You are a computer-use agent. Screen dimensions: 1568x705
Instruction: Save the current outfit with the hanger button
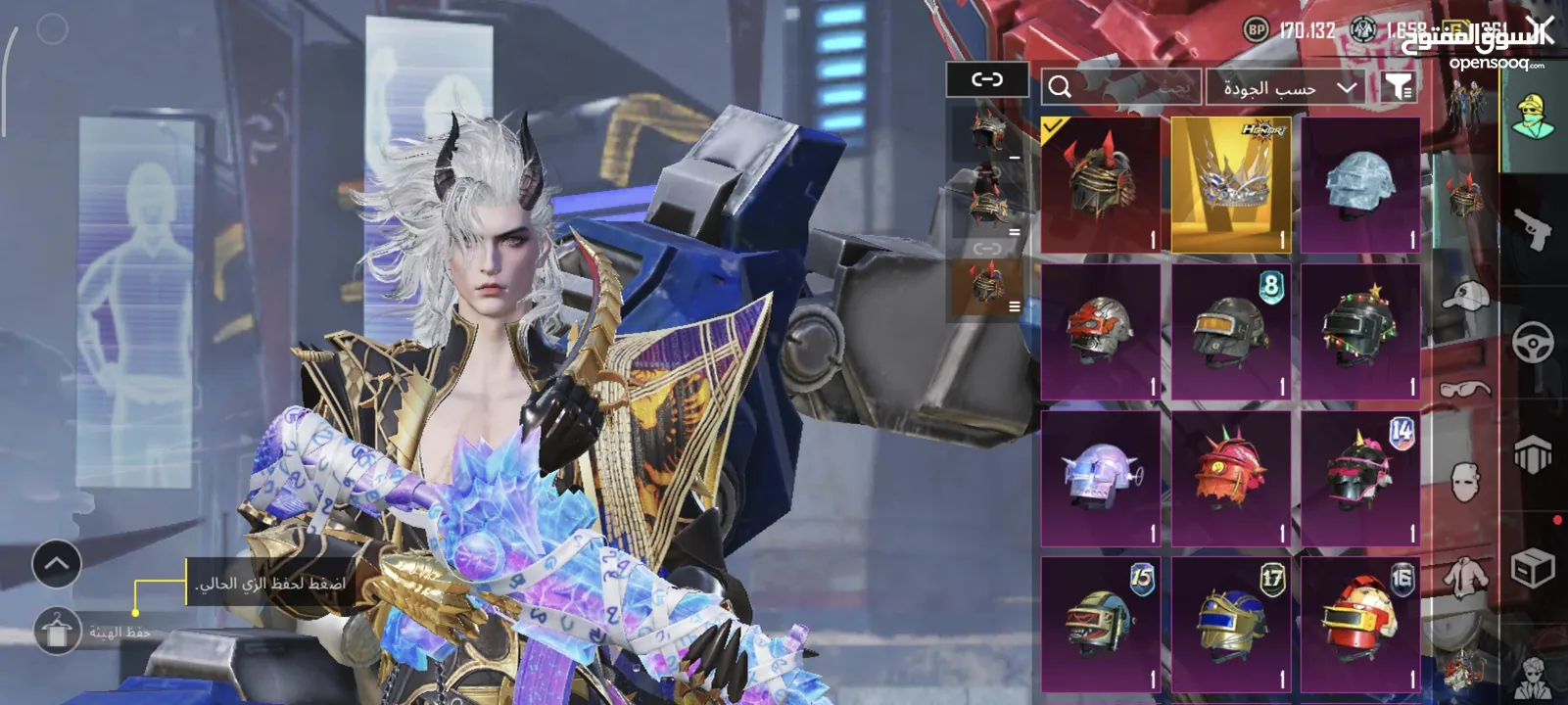(x=58, y=631)
